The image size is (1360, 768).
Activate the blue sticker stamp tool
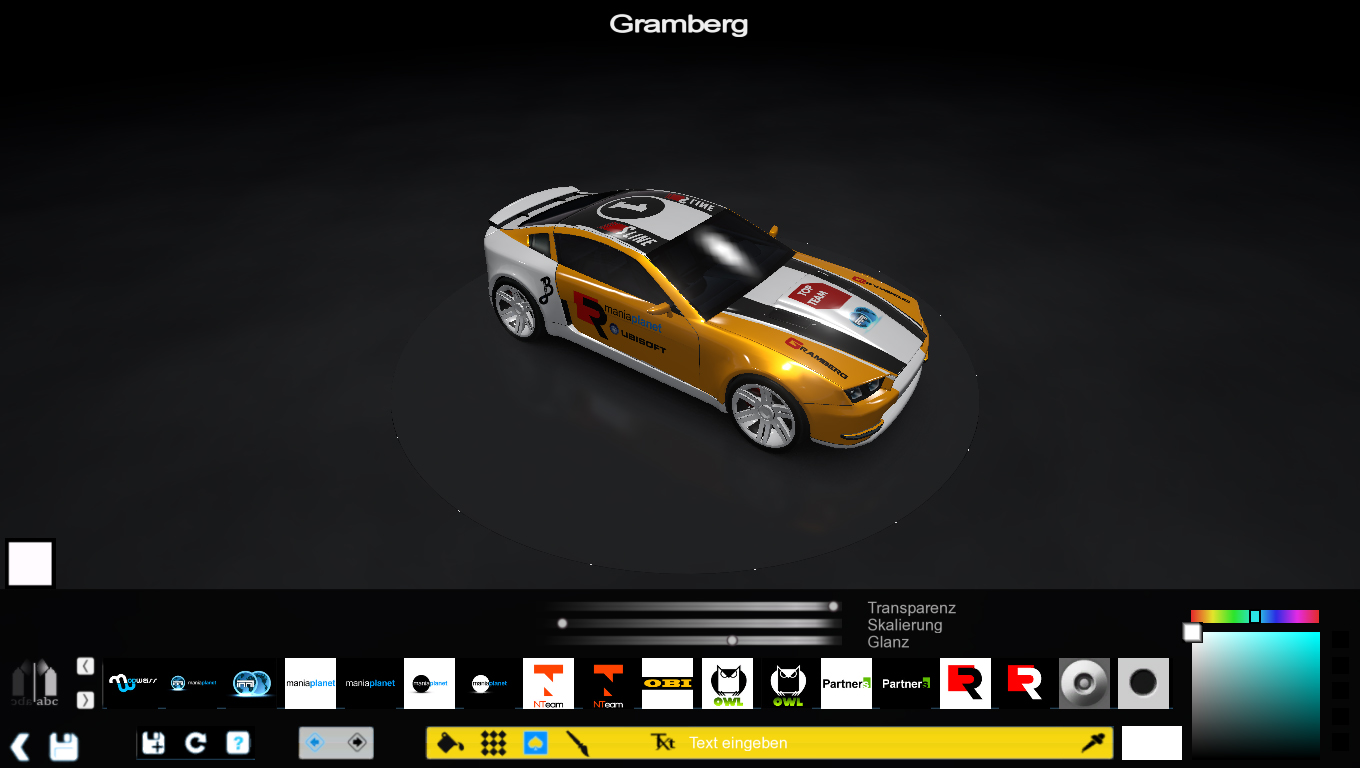click(535, 743)
